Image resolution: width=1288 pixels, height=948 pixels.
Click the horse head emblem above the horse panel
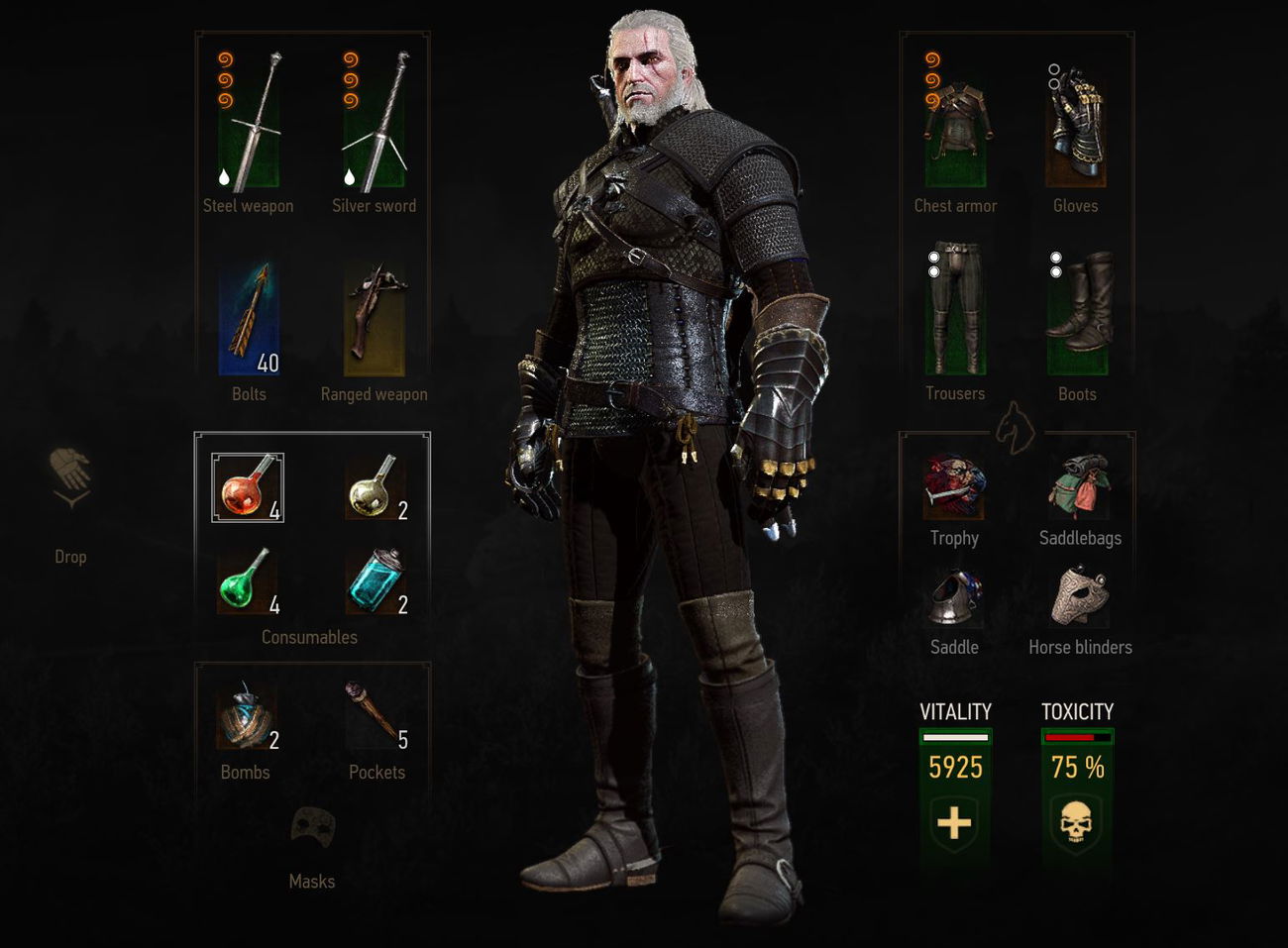[x=1017, y=428]
